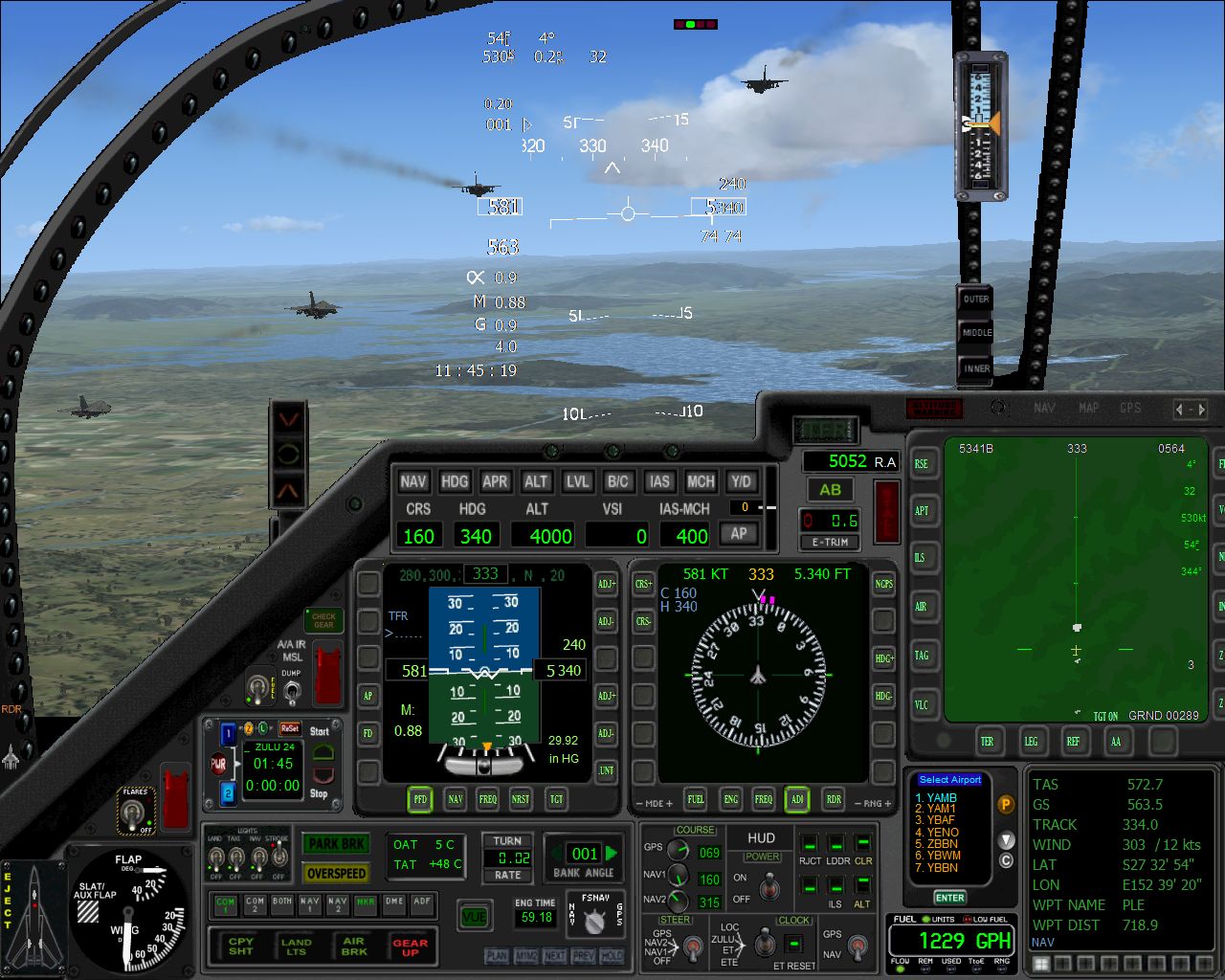Flip the HUD power switch
The width and height of the screenshot is (1225, 980).
point(768,888)
